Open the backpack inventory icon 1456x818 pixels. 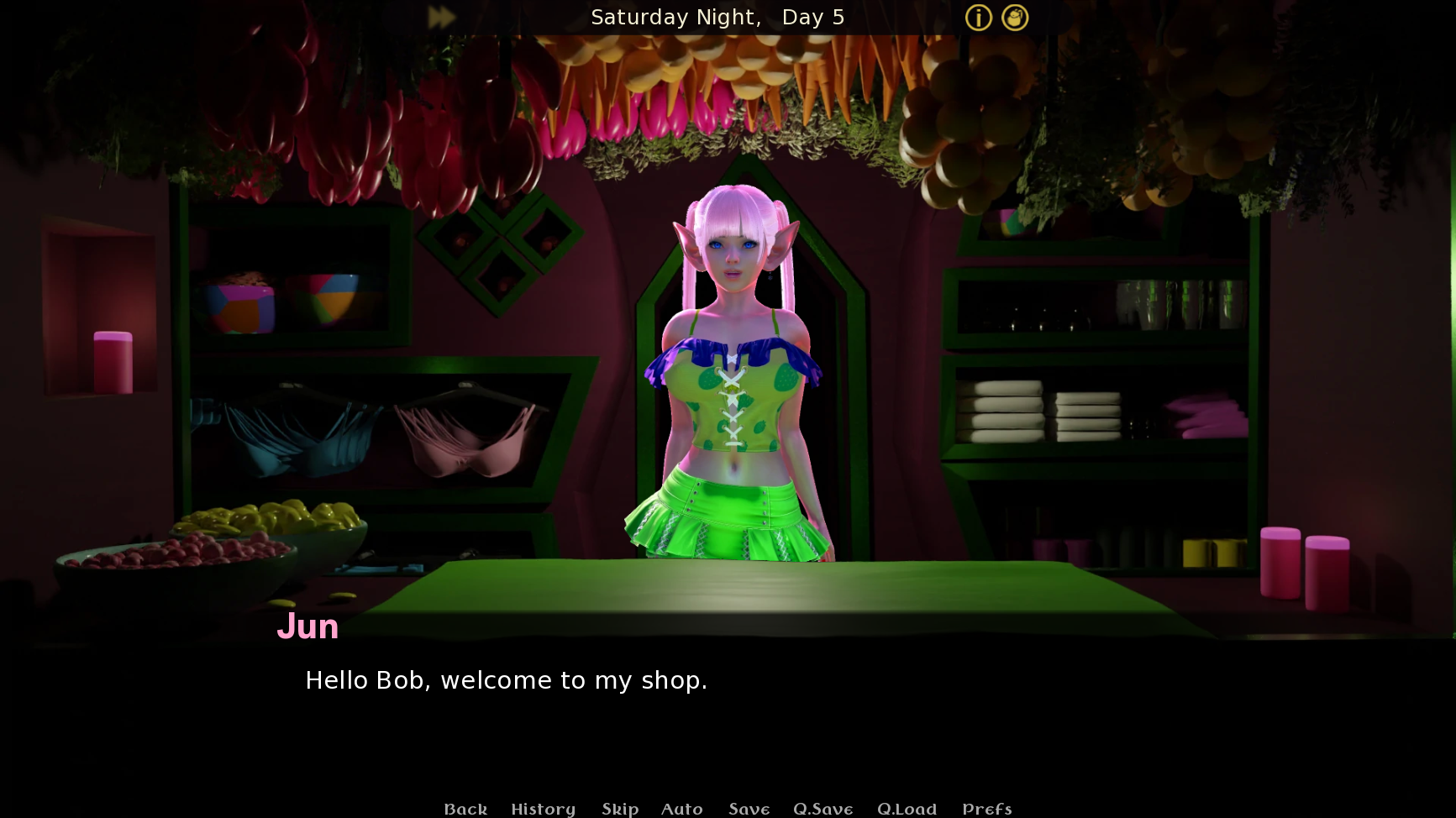(1015, 18)
